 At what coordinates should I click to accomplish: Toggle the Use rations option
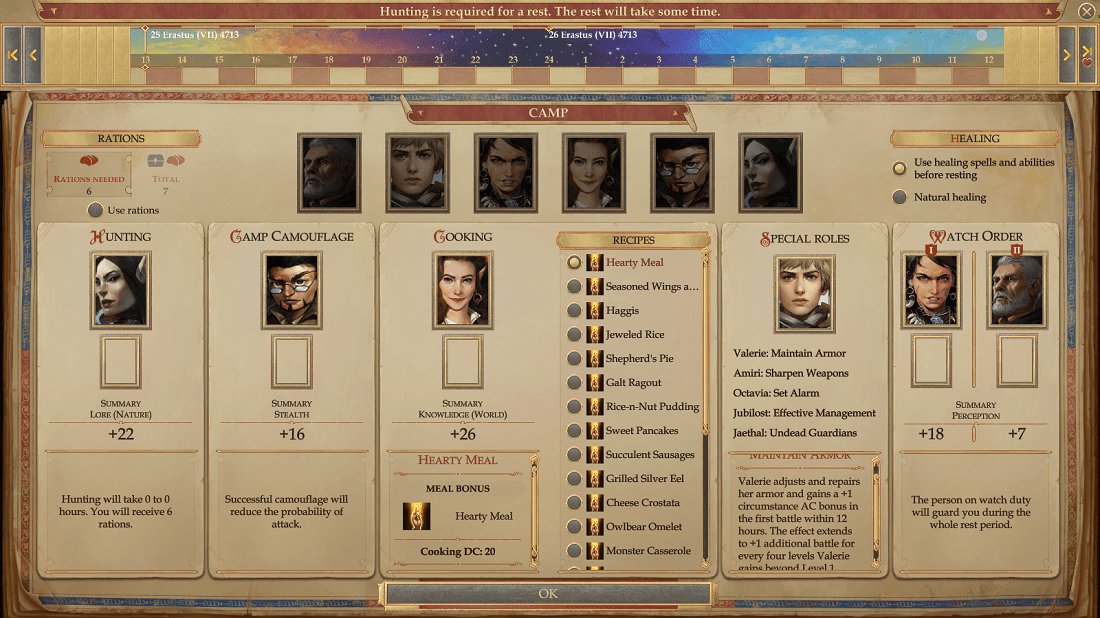point(96,210)
